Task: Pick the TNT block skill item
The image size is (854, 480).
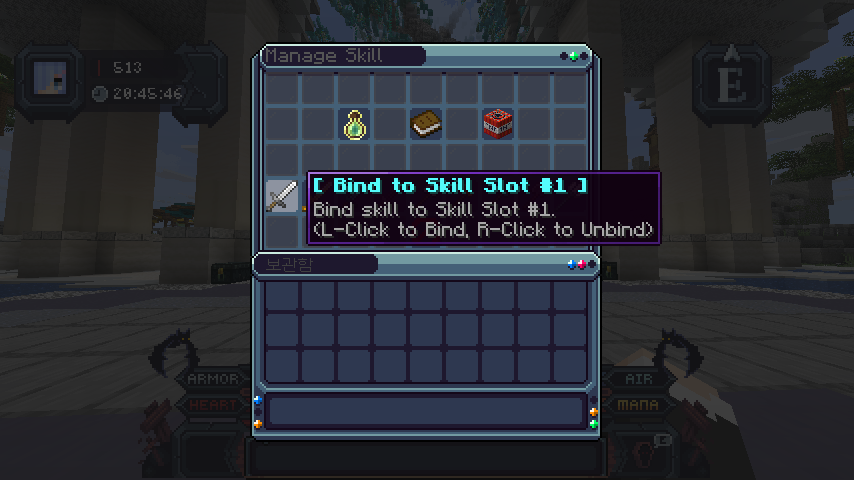Action: click(497, 124)
